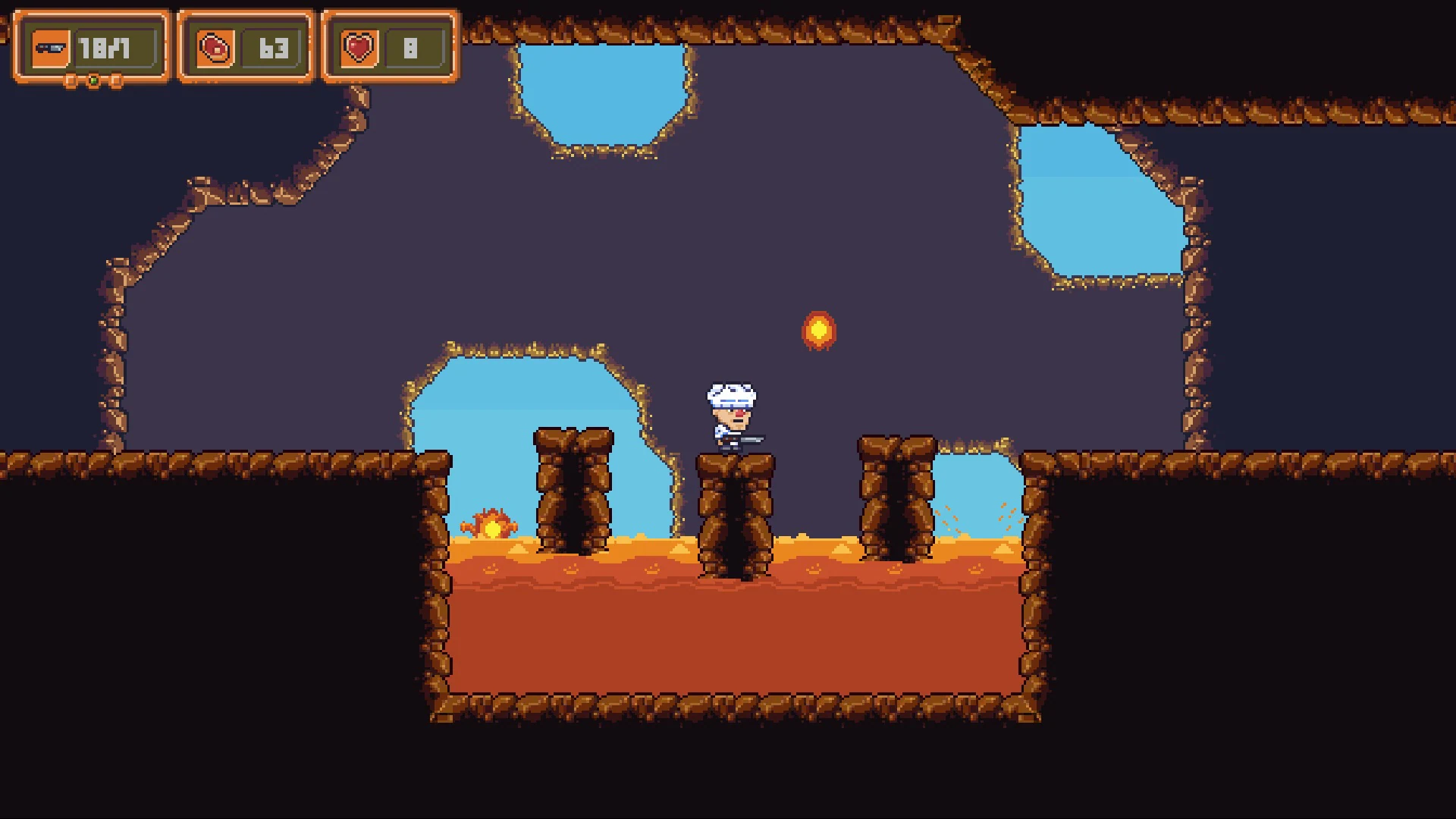Click the first oval indicator below the knife panel

[x=70, y=81]
